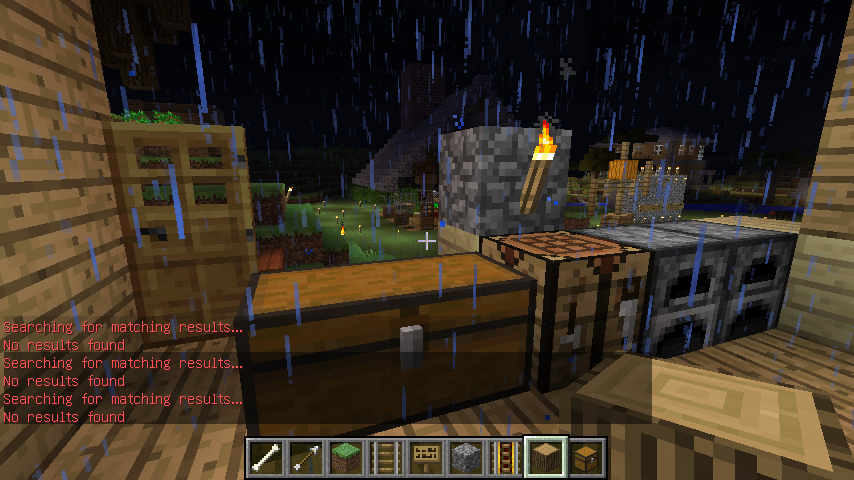The width and height of the screenshot is (854, 480).
Task: Choose the arrow hotbar slot
Action: (306, 457)
